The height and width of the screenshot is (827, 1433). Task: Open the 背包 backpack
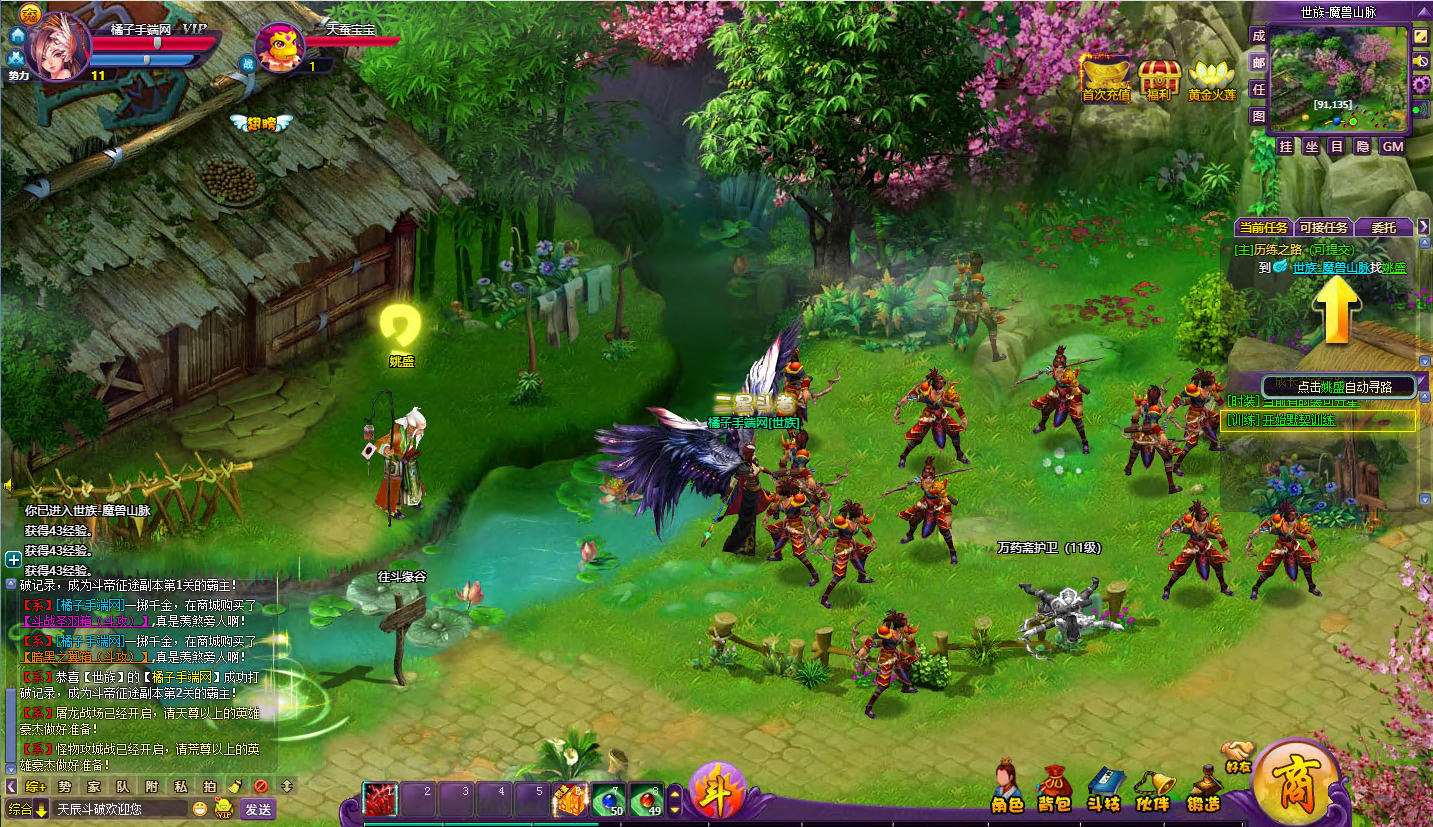[1055, 787]
